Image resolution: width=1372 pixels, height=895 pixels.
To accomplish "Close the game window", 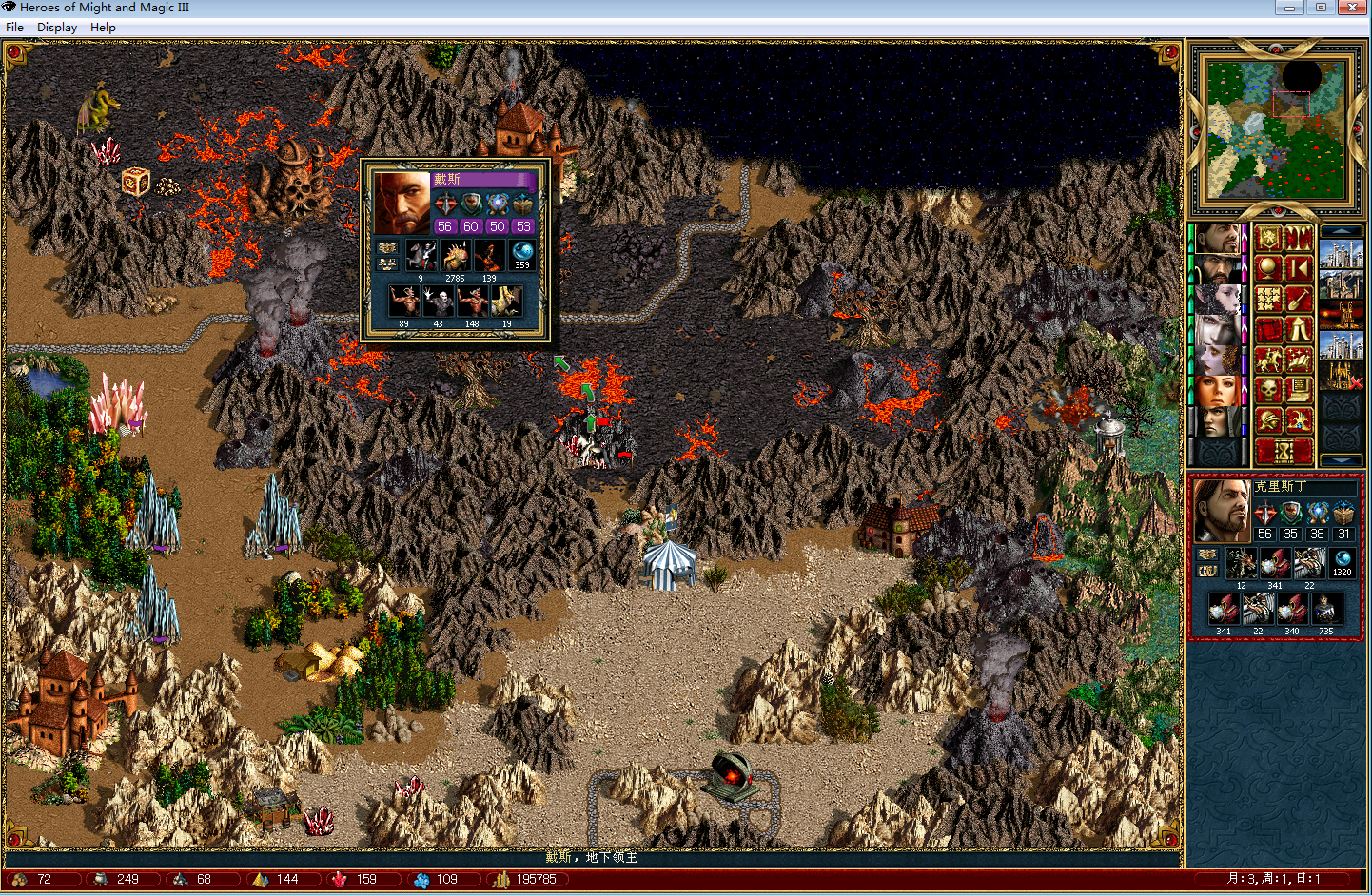I will (1352, 8).
